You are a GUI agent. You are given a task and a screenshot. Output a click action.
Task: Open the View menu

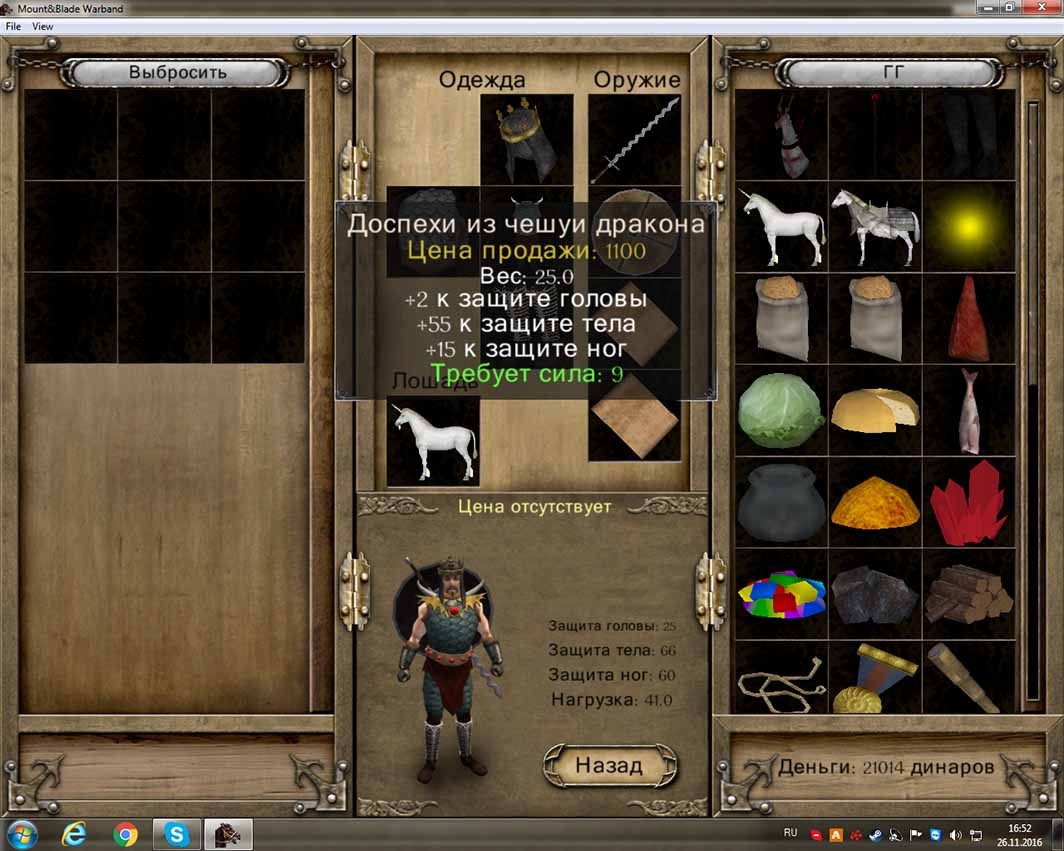(43, 26)
